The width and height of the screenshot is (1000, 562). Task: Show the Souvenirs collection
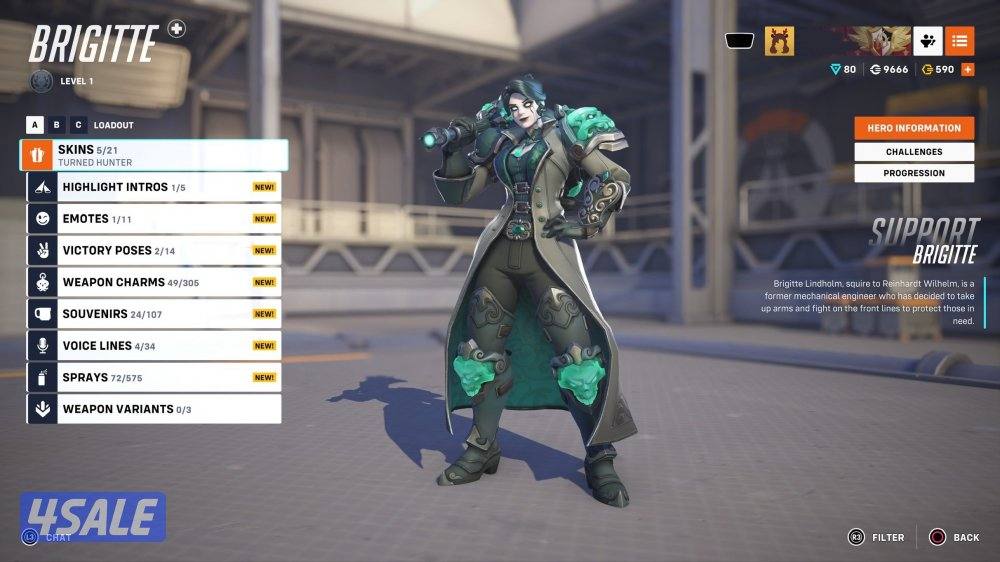coord(154,314)
